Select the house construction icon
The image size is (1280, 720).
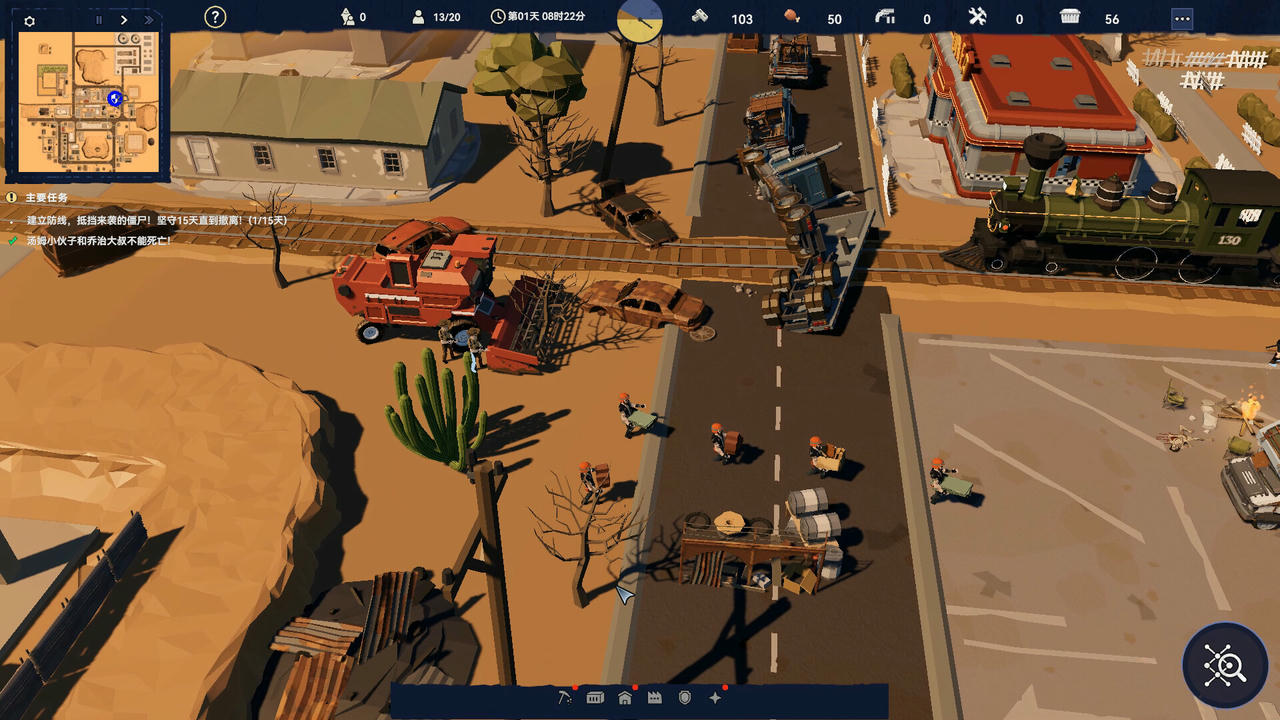[x=624, y=698]
